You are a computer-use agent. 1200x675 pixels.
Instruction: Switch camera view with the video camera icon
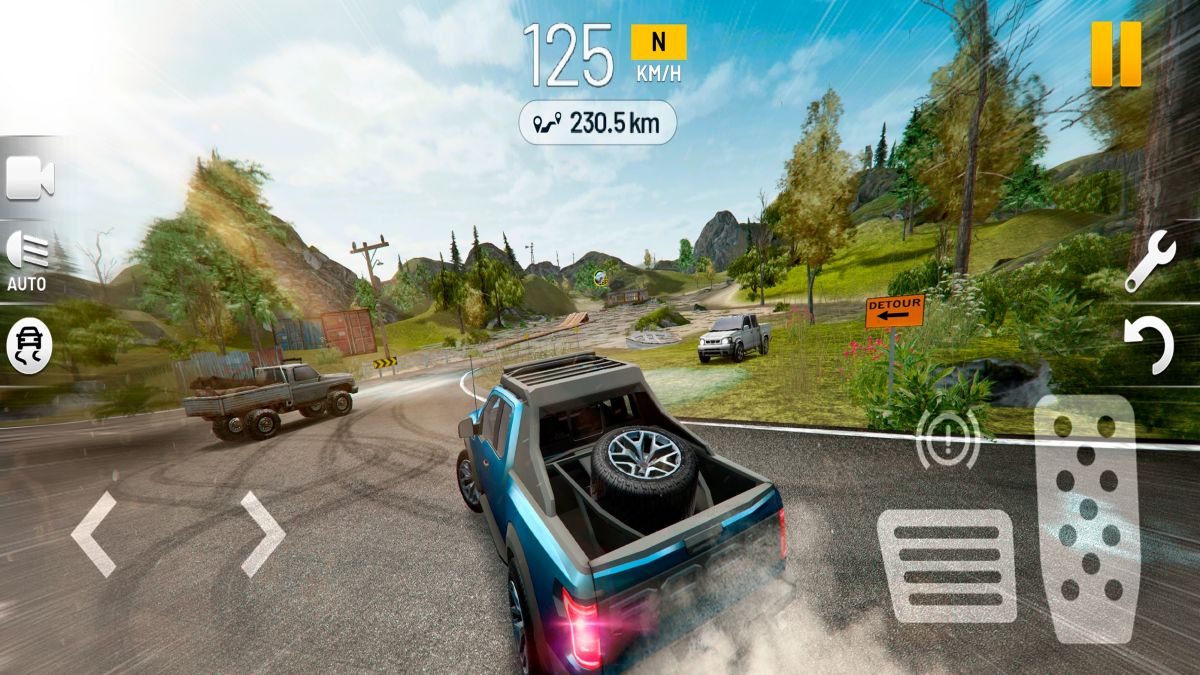point(30,179)
